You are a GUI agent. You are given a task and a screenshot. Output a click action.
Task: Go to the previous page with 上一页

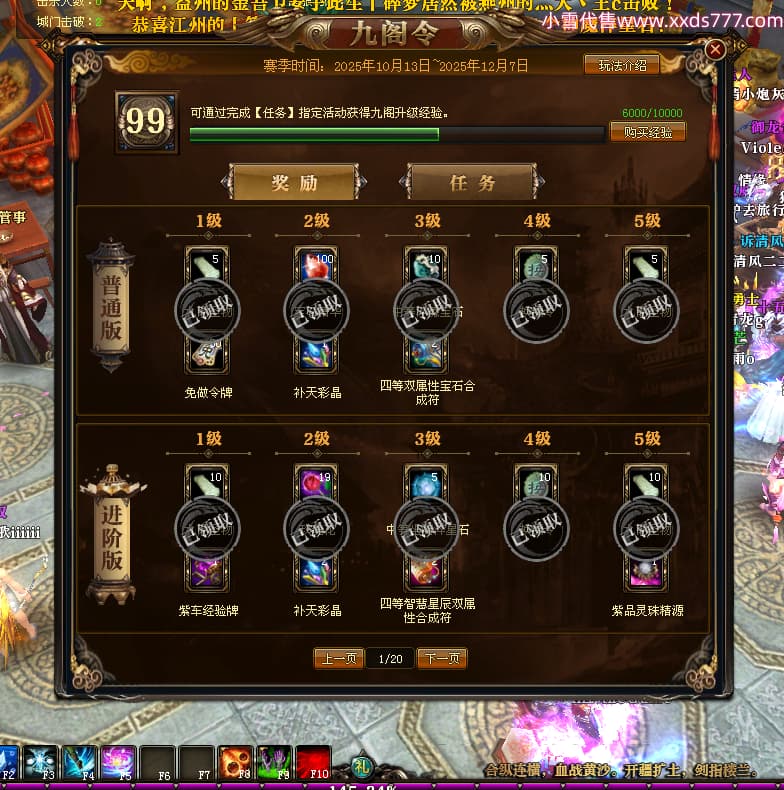click(x=338, y=658)
